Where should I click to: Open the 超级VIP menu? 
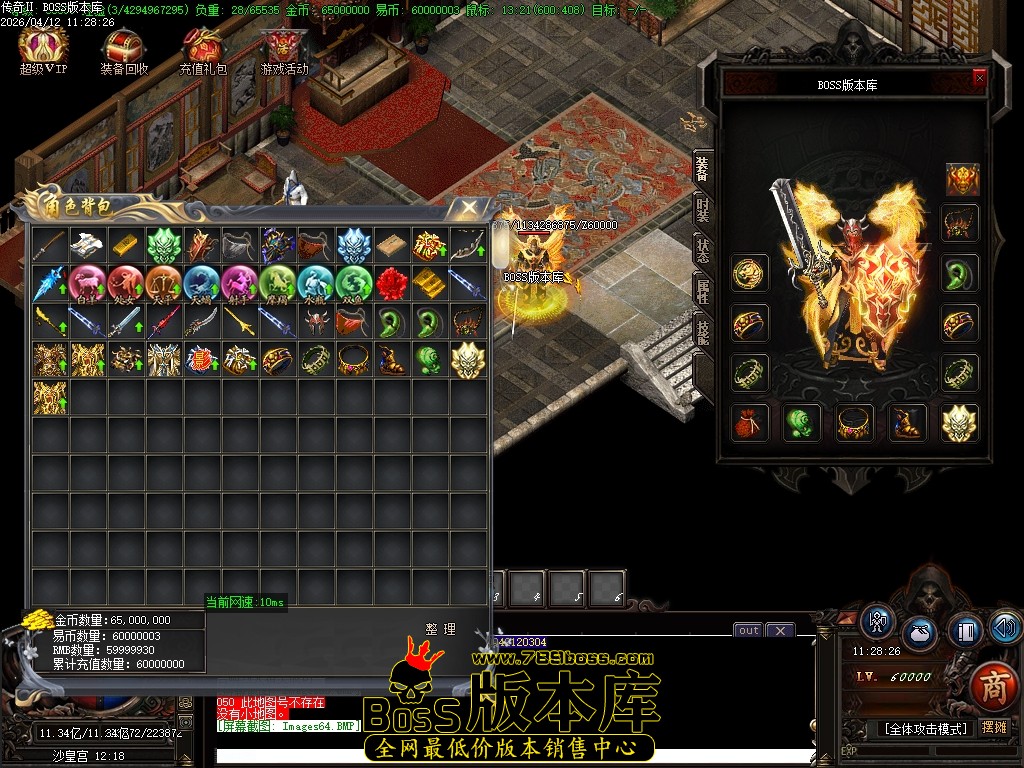click(x=43, y=49)
